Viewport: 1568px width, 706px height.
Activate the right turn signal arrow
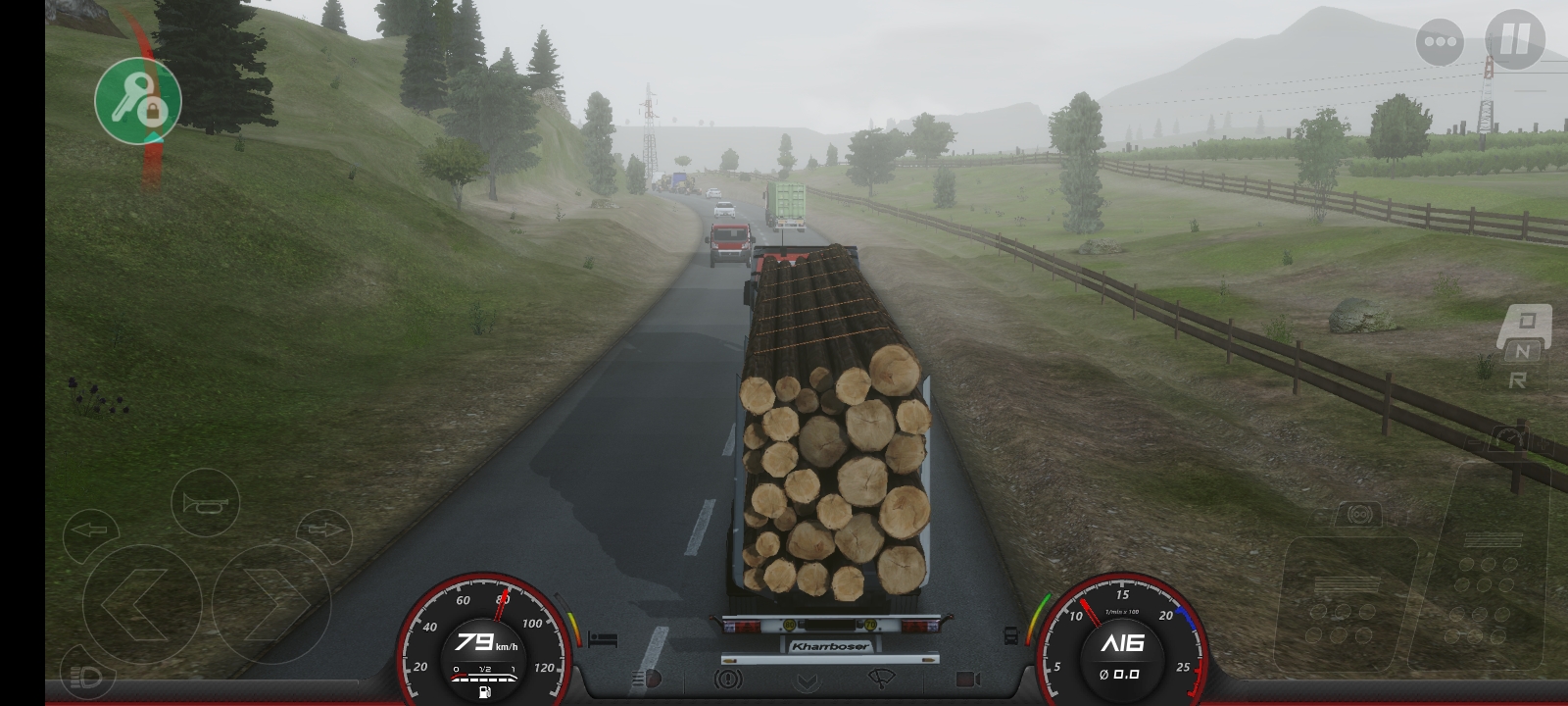pyautogui.click(x=322, y=530)
